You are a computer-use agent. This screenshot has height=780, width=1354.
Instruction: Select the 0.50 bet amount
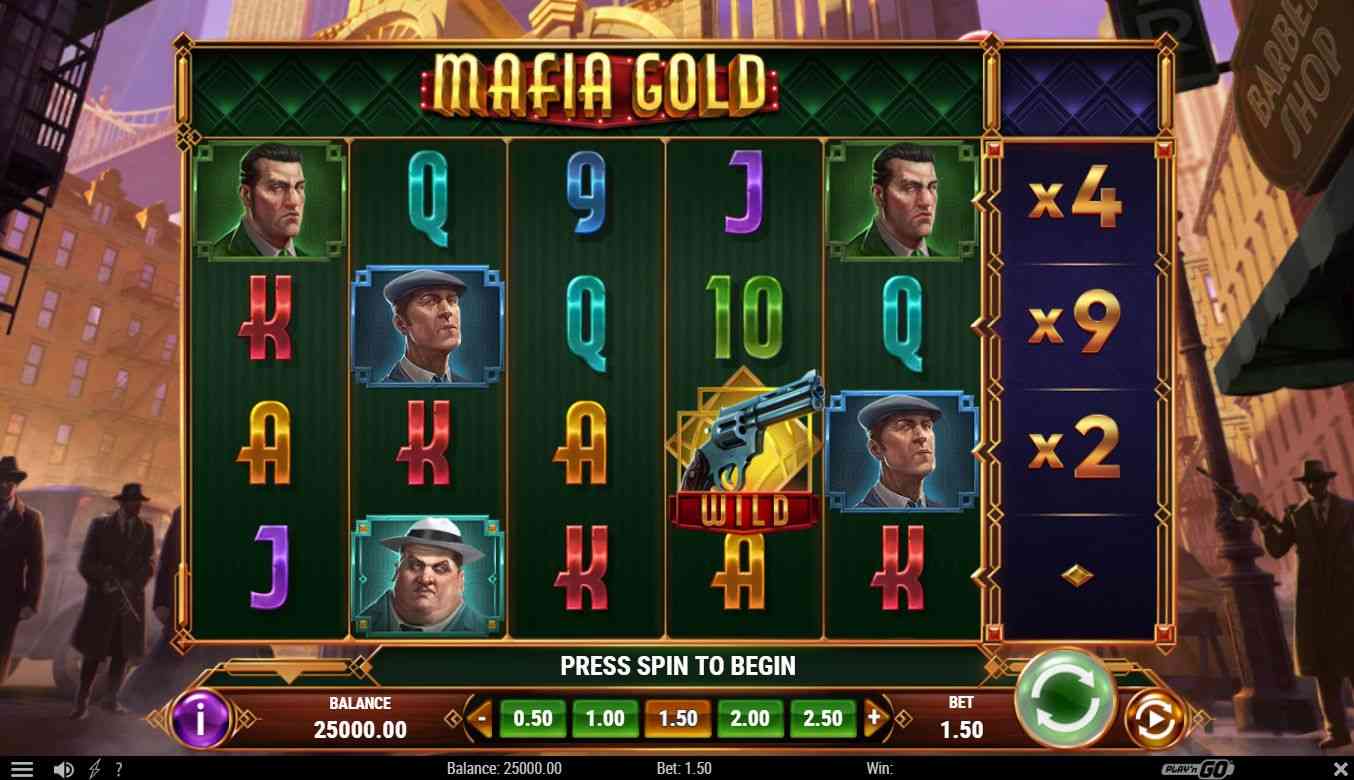click(x=532, y=718)
